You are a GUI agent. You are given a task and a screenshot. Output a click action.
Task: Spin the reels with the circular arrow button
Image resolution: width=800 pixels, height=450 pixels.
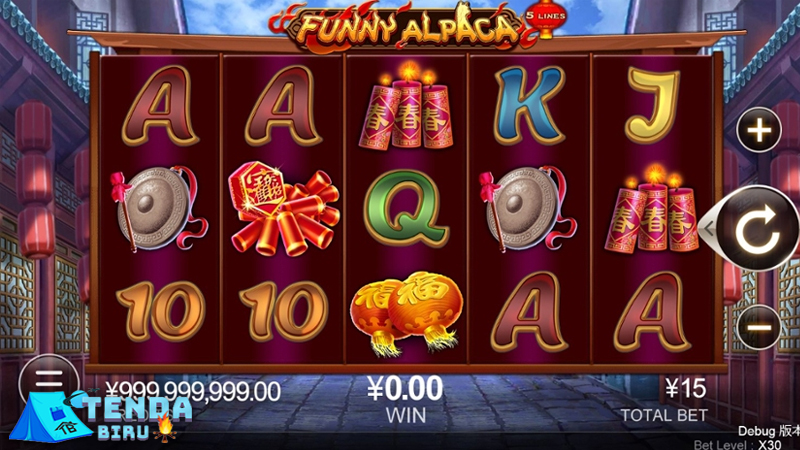(x=758, y=230)
